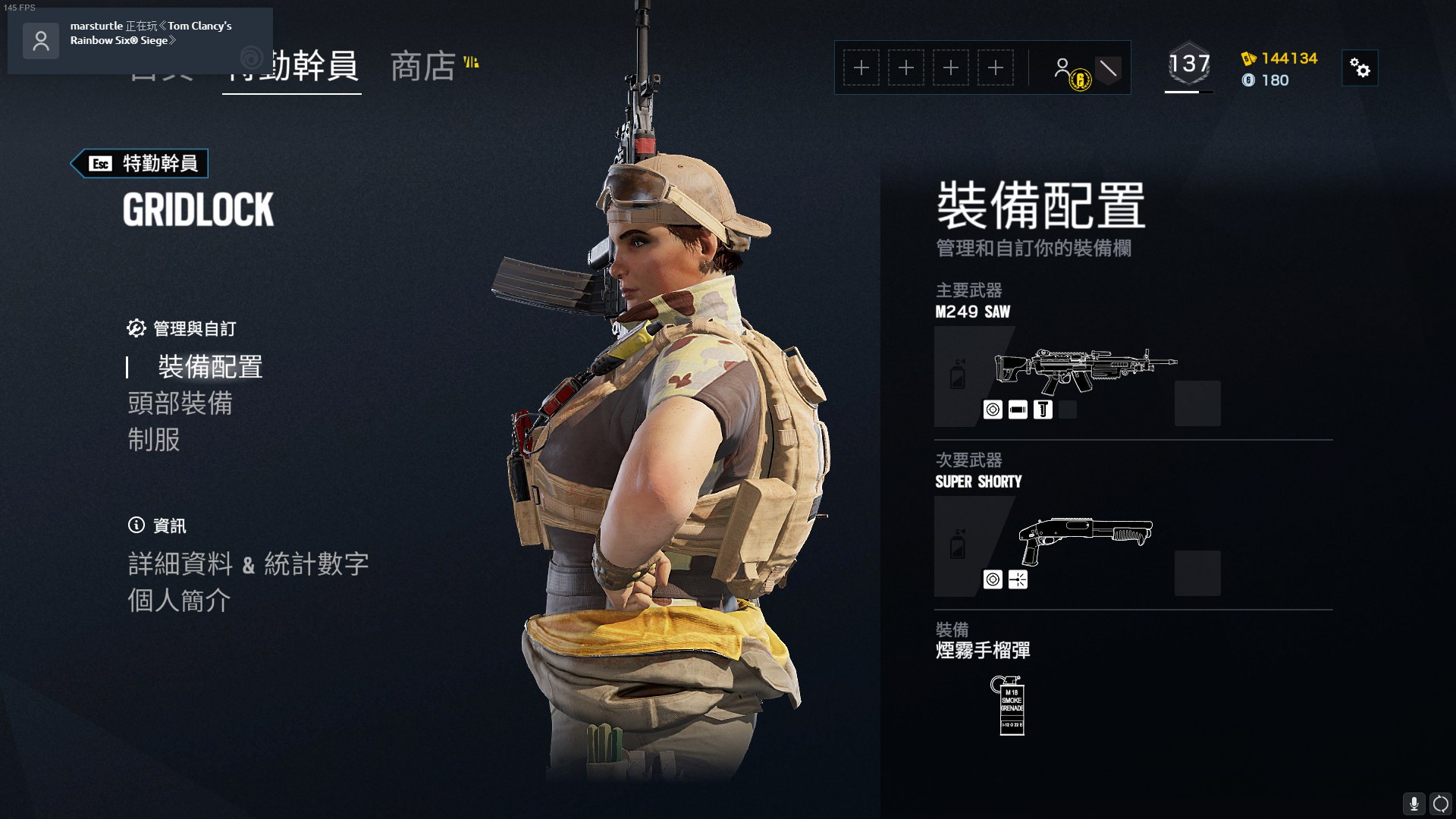Switch to the 特勤幹員 operators tab

pos(292,67)
